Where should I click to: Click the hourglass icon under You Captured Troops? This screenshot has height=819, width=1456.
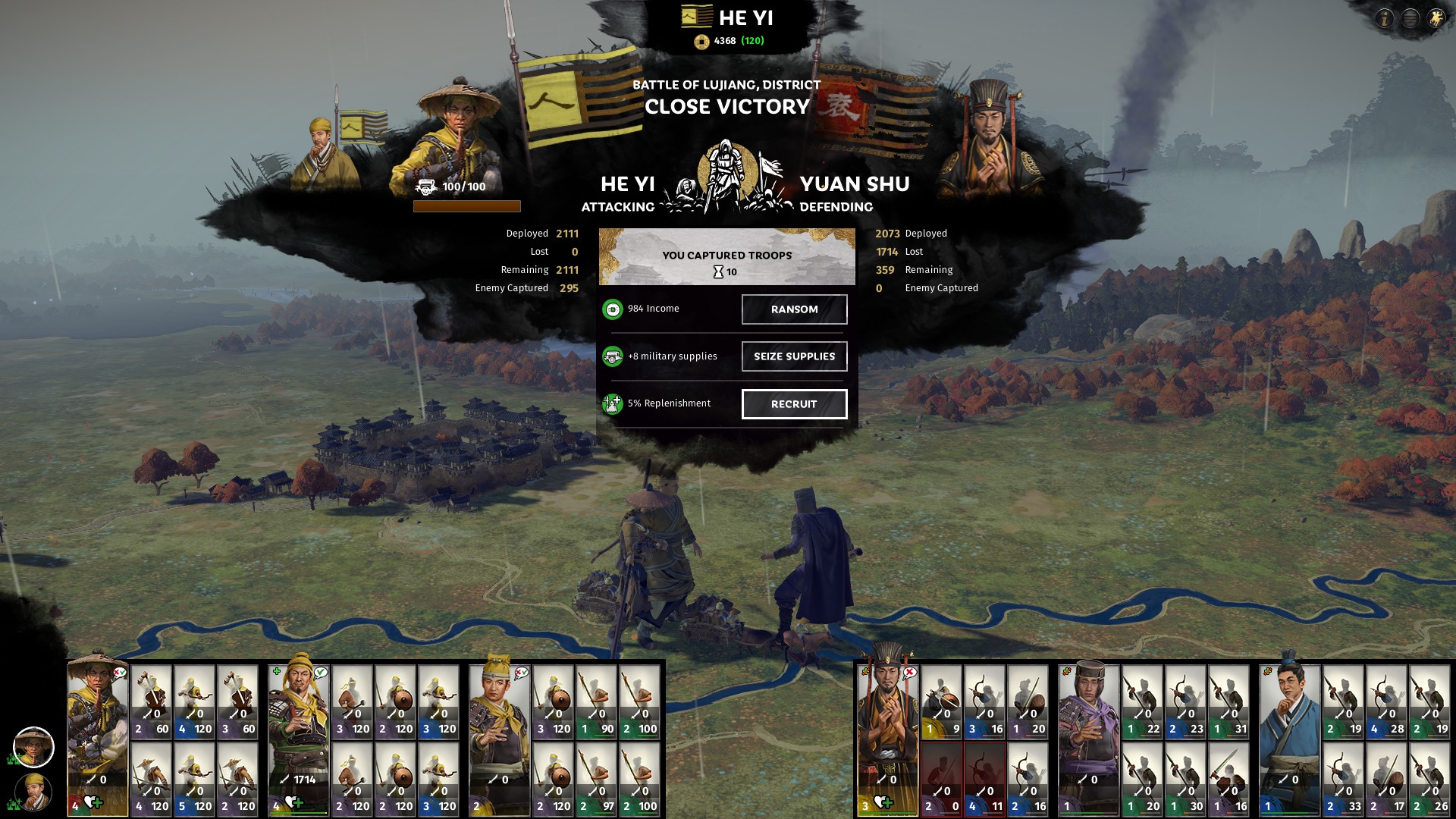coord(718,270)
